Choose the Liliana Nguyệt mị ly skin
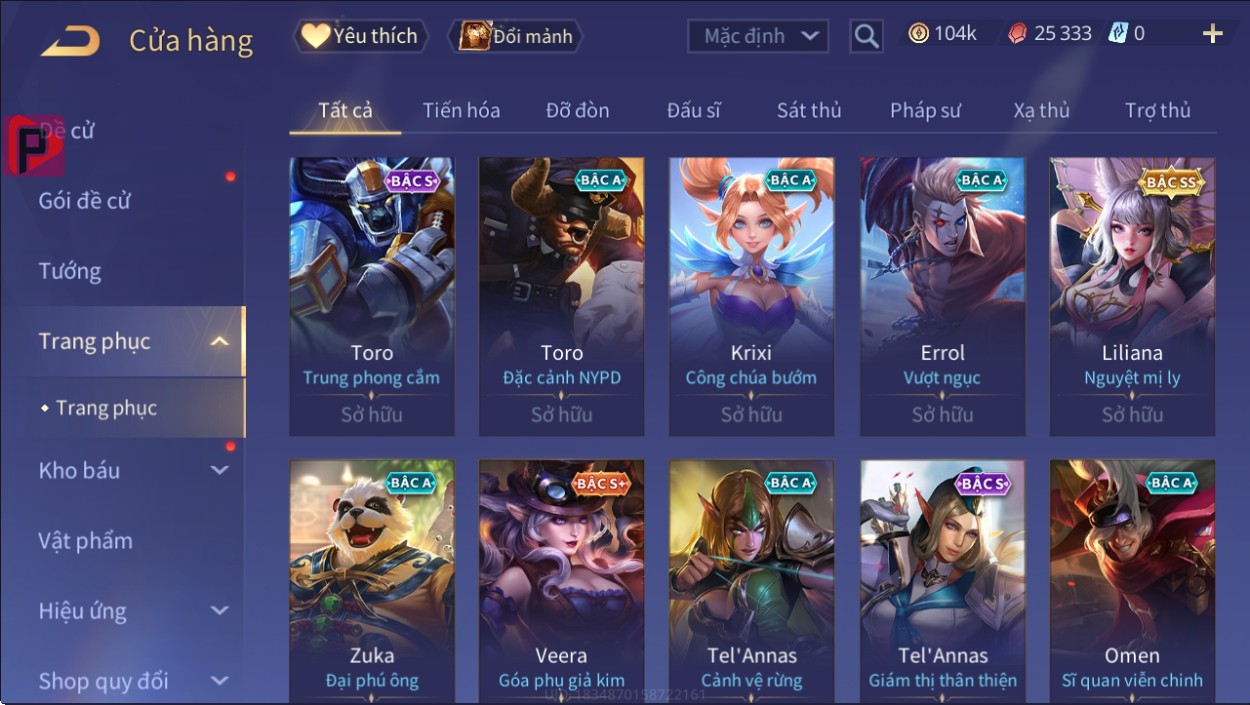Image resolution: width=1250 pixels, height=705 pixels. [x=1132, y=295]
